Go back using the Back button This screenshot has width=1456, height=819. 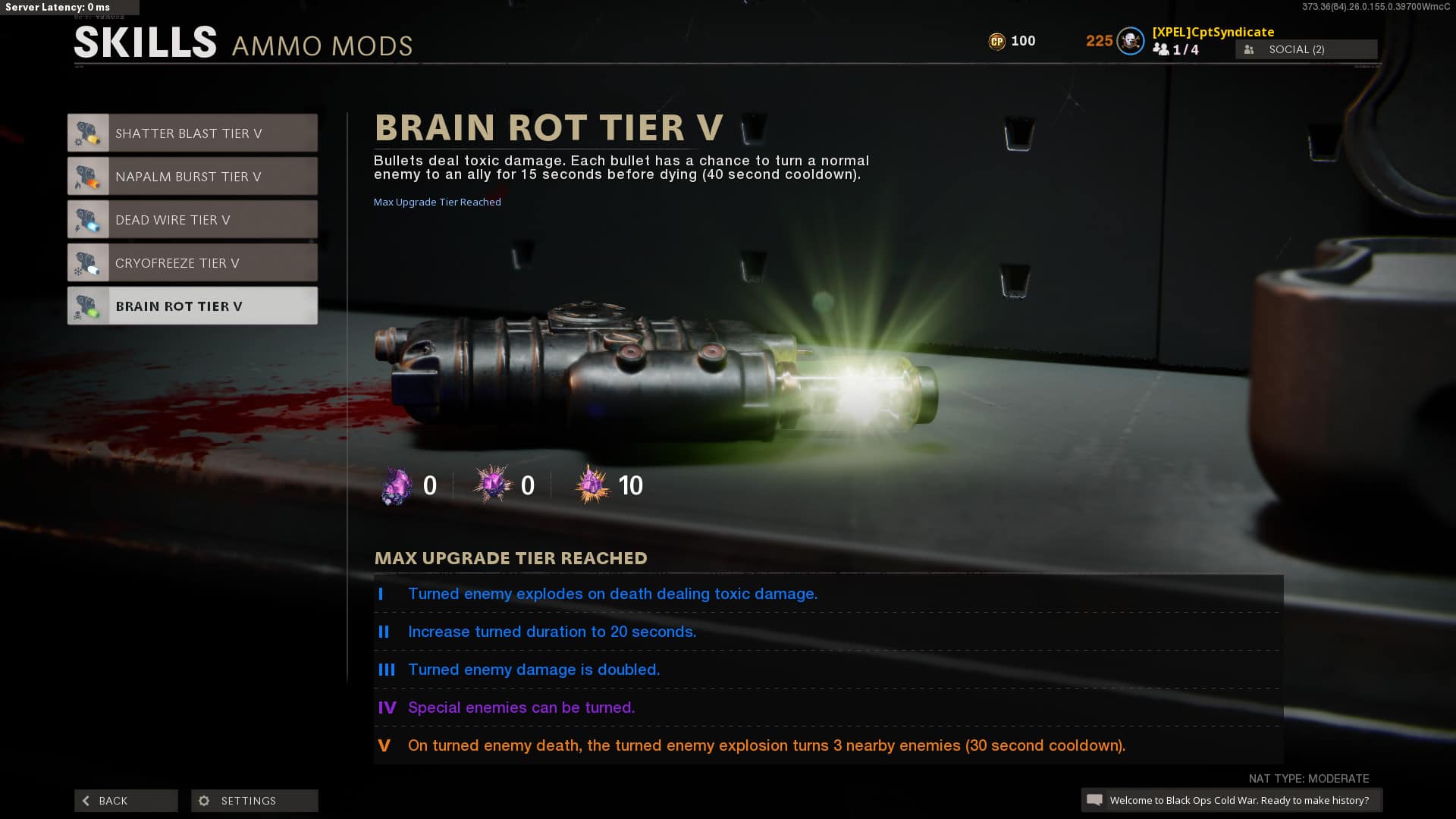click(126, 801)
